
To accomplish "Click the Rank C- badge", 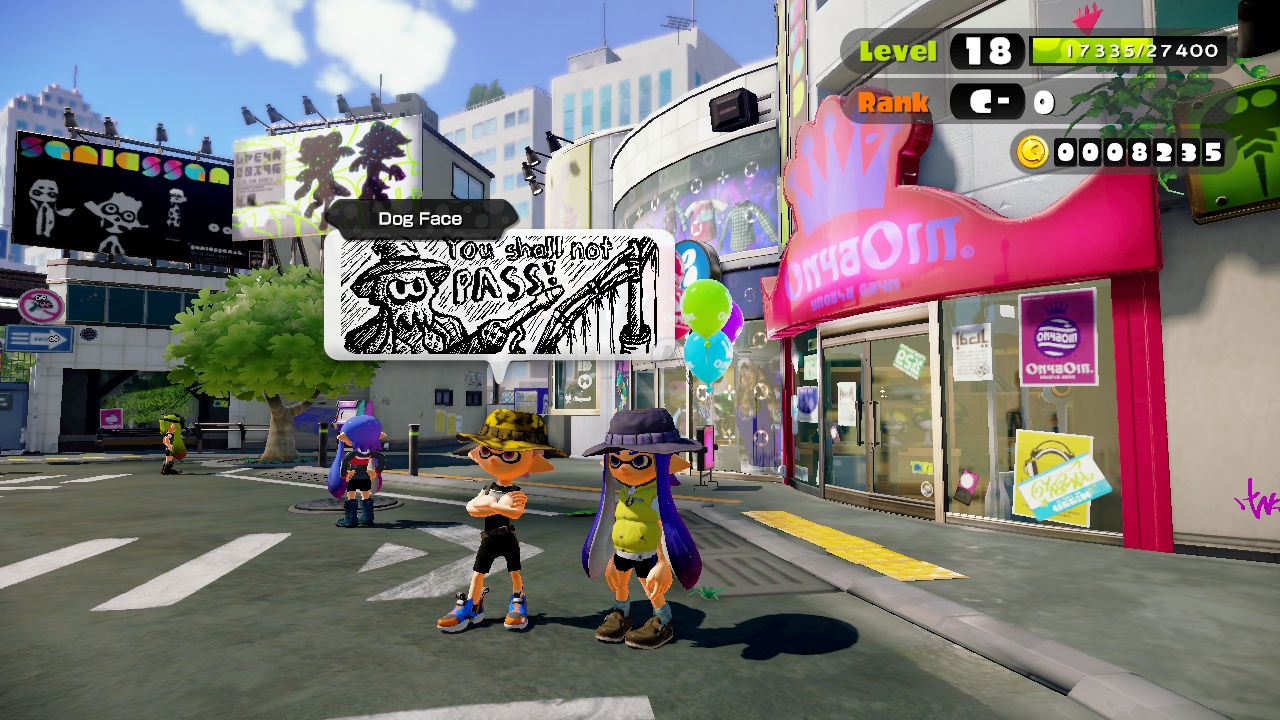I will tap(985, 101).
